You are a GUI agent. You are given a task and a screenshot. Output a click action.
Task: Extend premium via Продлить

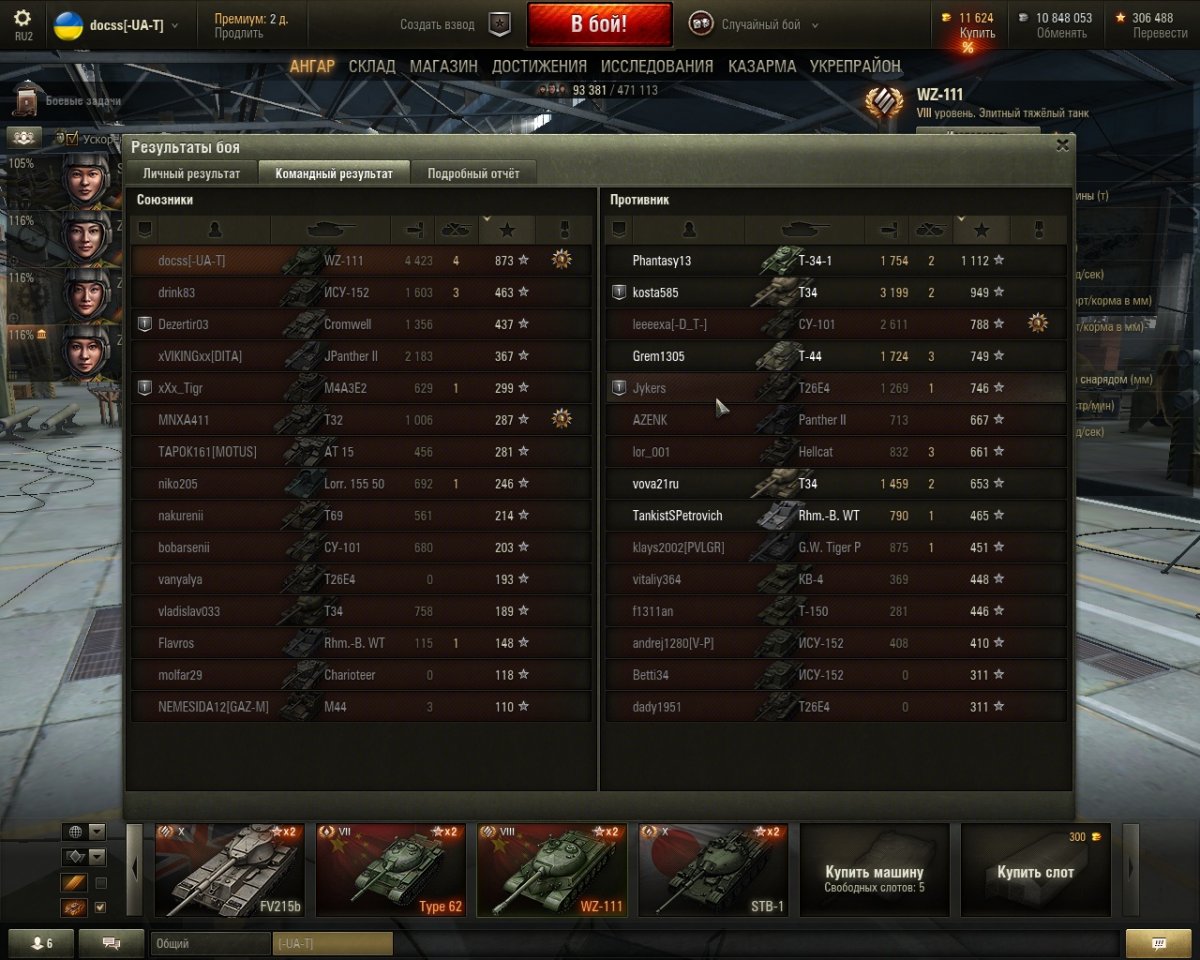[238, 33]
